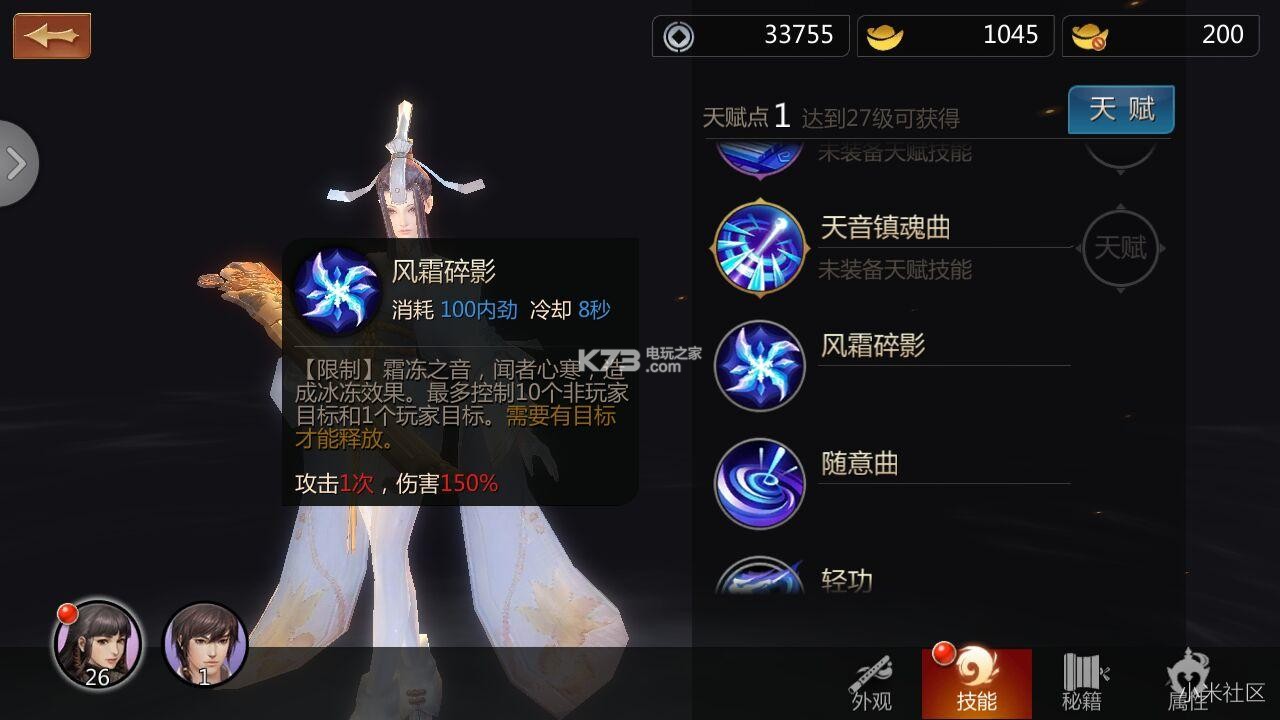Viewport: 1280px width, 720px height.
Task: Select the 轻功 skill icon at list bottom
Action: click(x=759, y=578)
